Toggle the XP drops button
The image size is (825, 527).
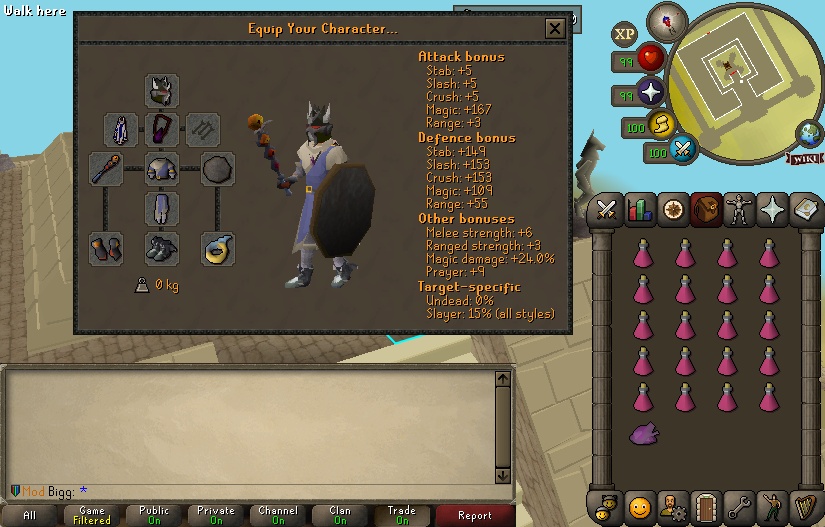[x=625, y=34]
